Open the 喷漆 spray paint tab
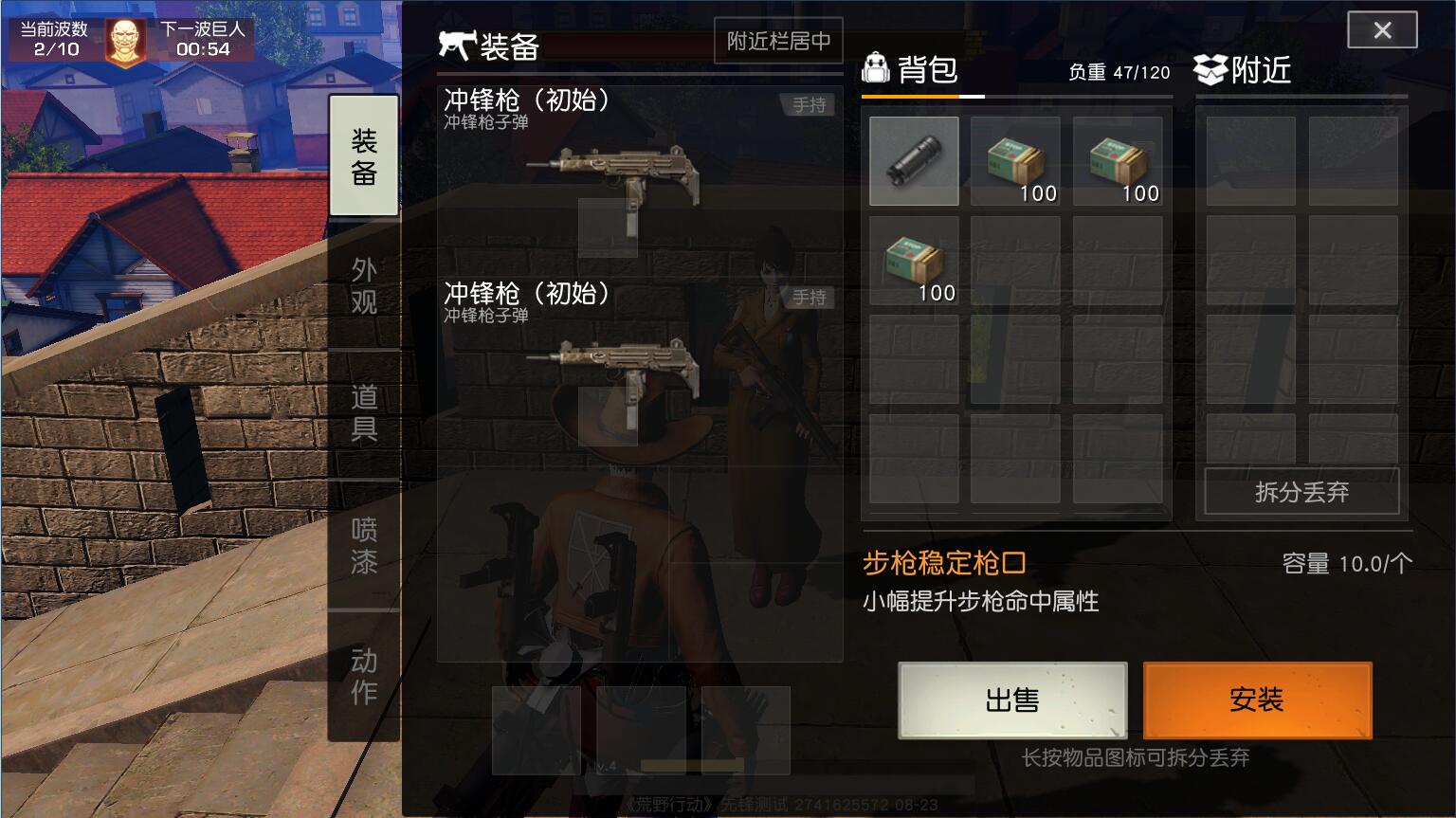 pyautogui.click(x=365, y=545)
